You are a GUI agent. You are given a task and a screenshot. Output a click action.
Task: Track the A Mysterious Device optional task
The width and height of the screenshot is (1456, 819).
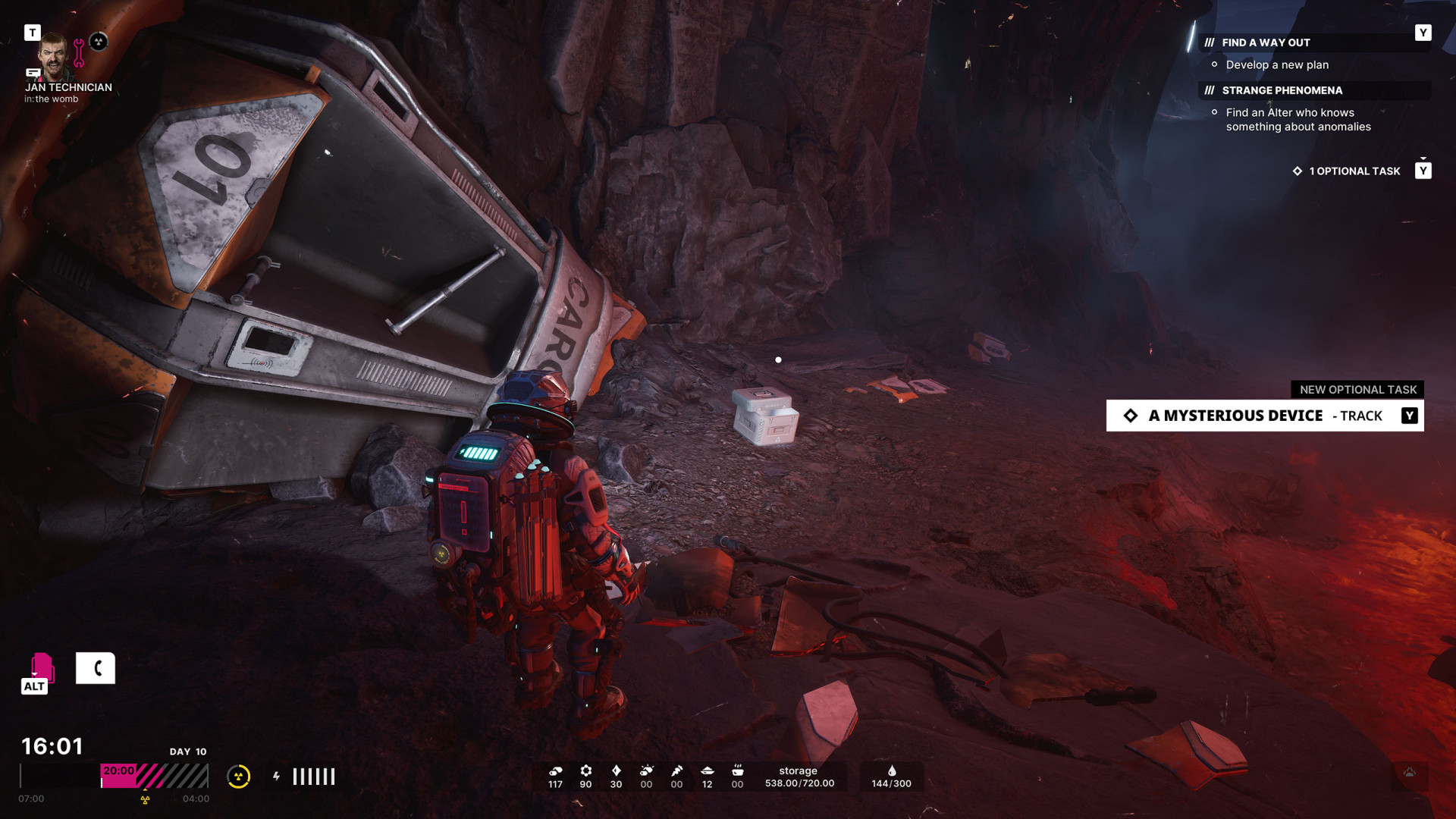(1264, 416)
